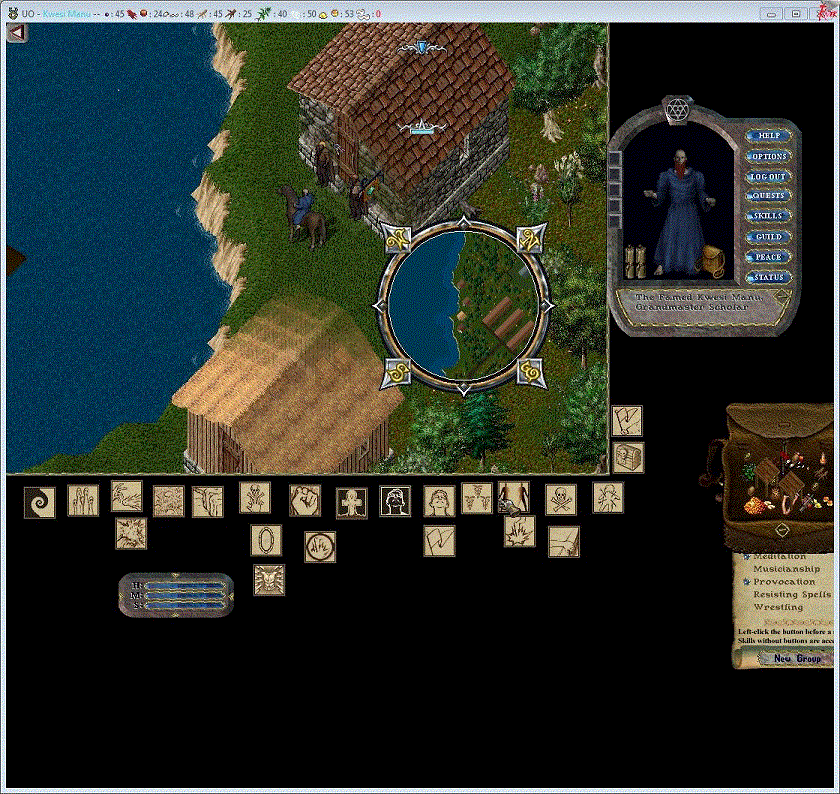This screenshot has width=840, height=794.
Task: Show the Quests log
Action: pos(768,196)
